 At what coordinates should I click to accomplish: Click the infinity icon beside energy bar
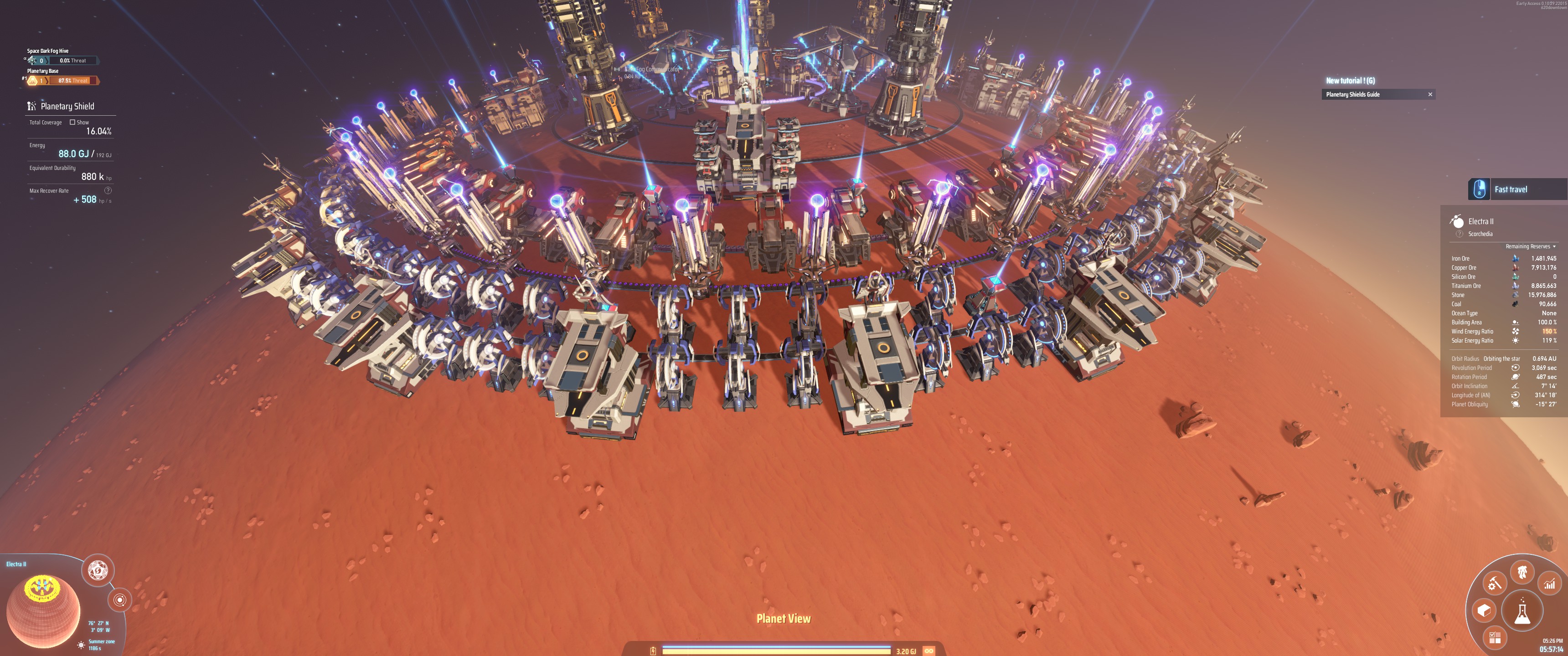929,651
